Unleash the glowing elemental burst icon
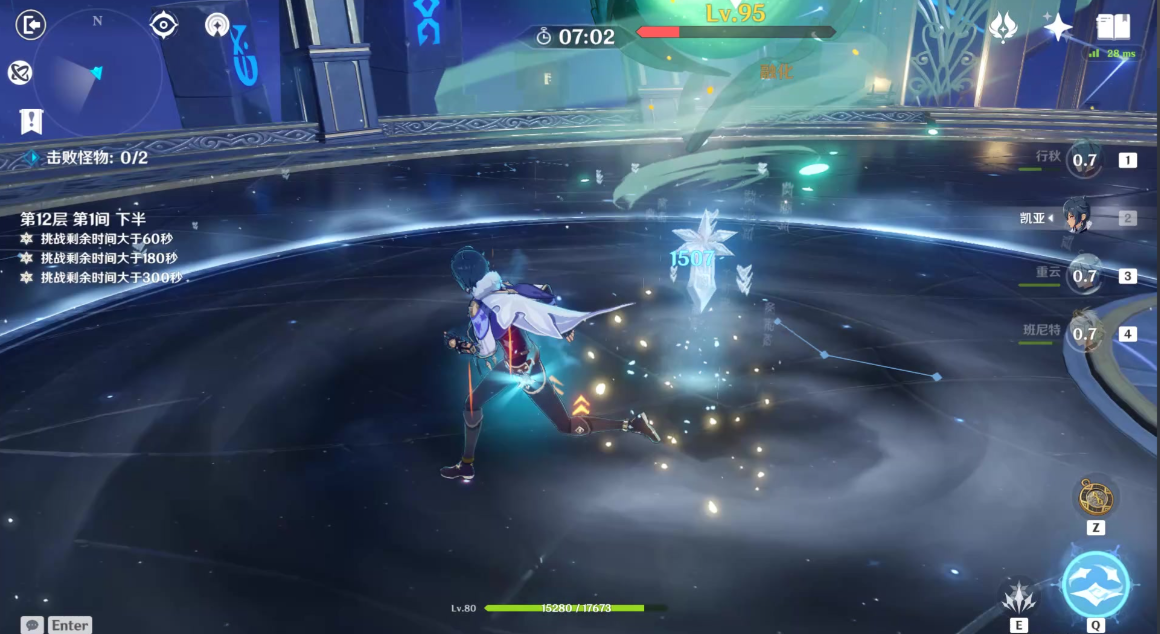1160x634 pixels. click(x=1096, y=584)
